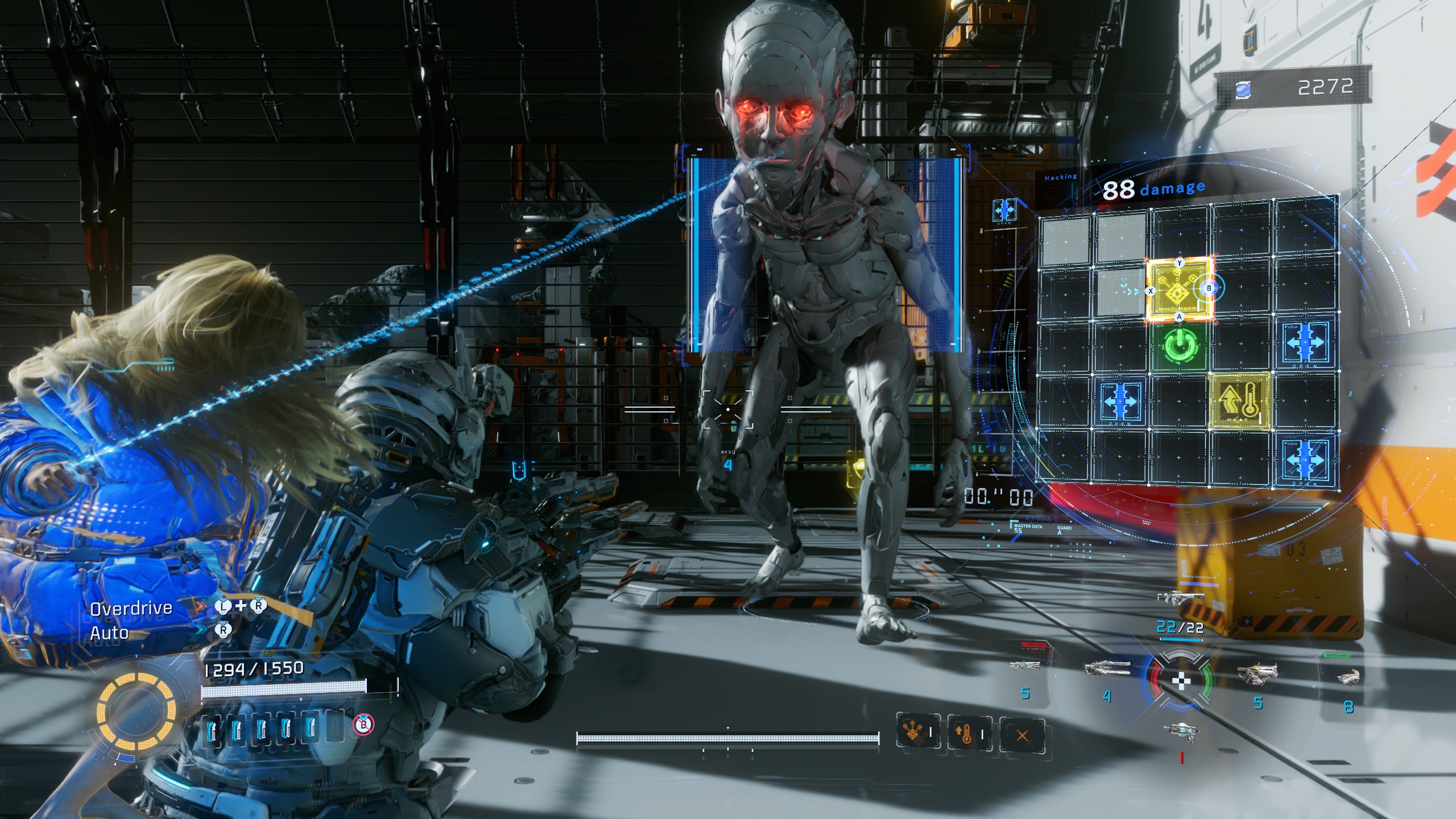Choose the OPEN node on the power node's row
The image size is (1456, 819).
pos(1305,343)
